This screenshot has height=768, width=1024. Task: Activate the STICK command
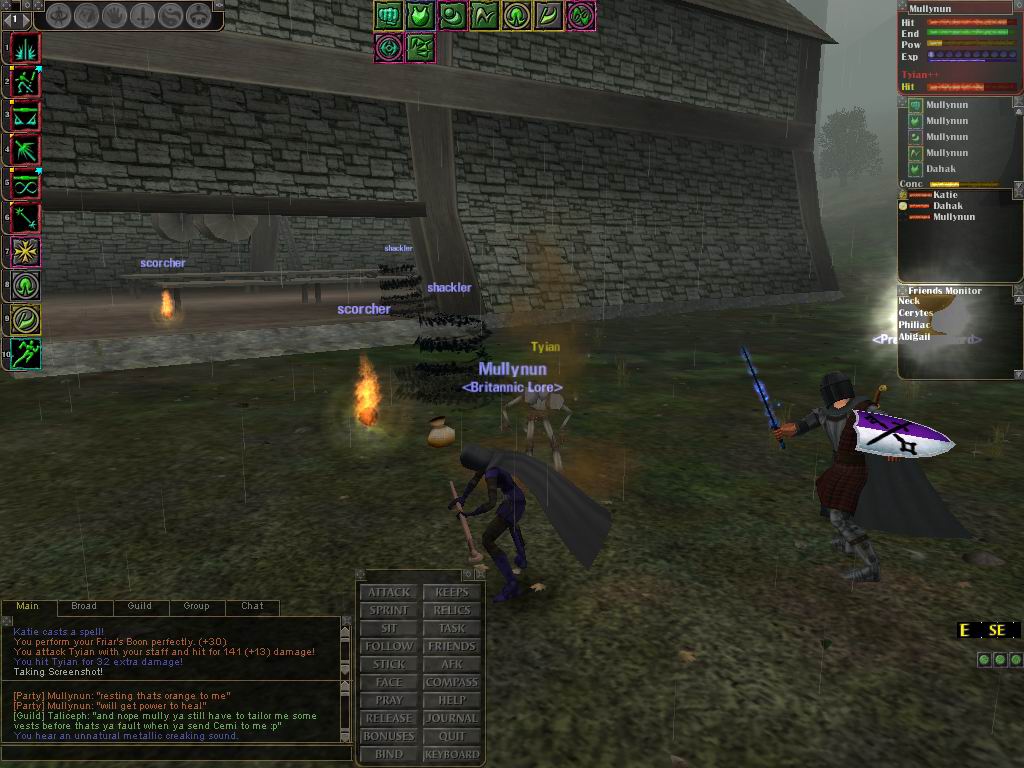point(389,664)
